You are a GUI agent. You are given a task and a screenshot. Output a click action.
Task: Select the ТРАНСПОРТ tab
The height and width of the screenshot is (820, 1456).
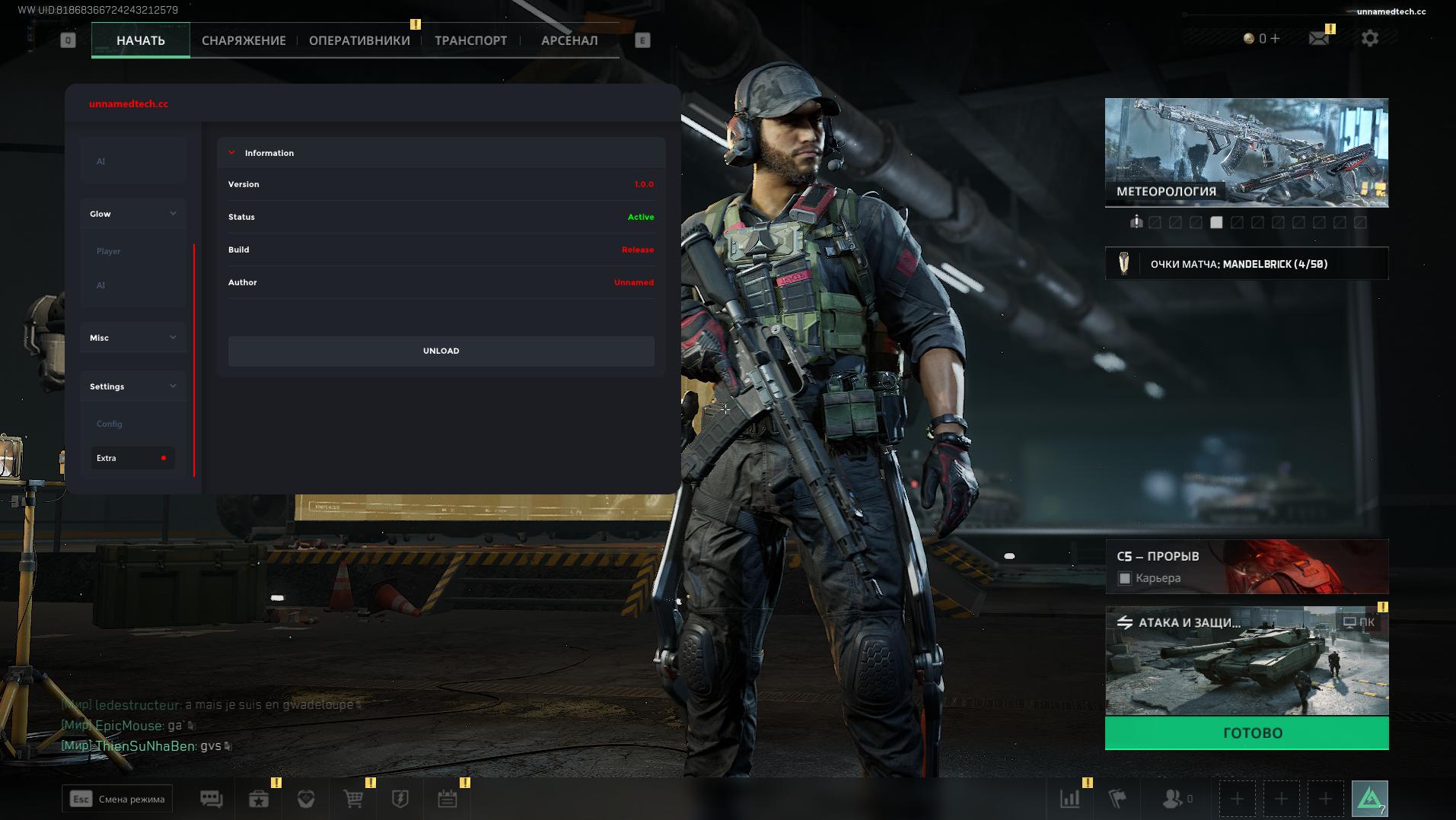(470, 41)
